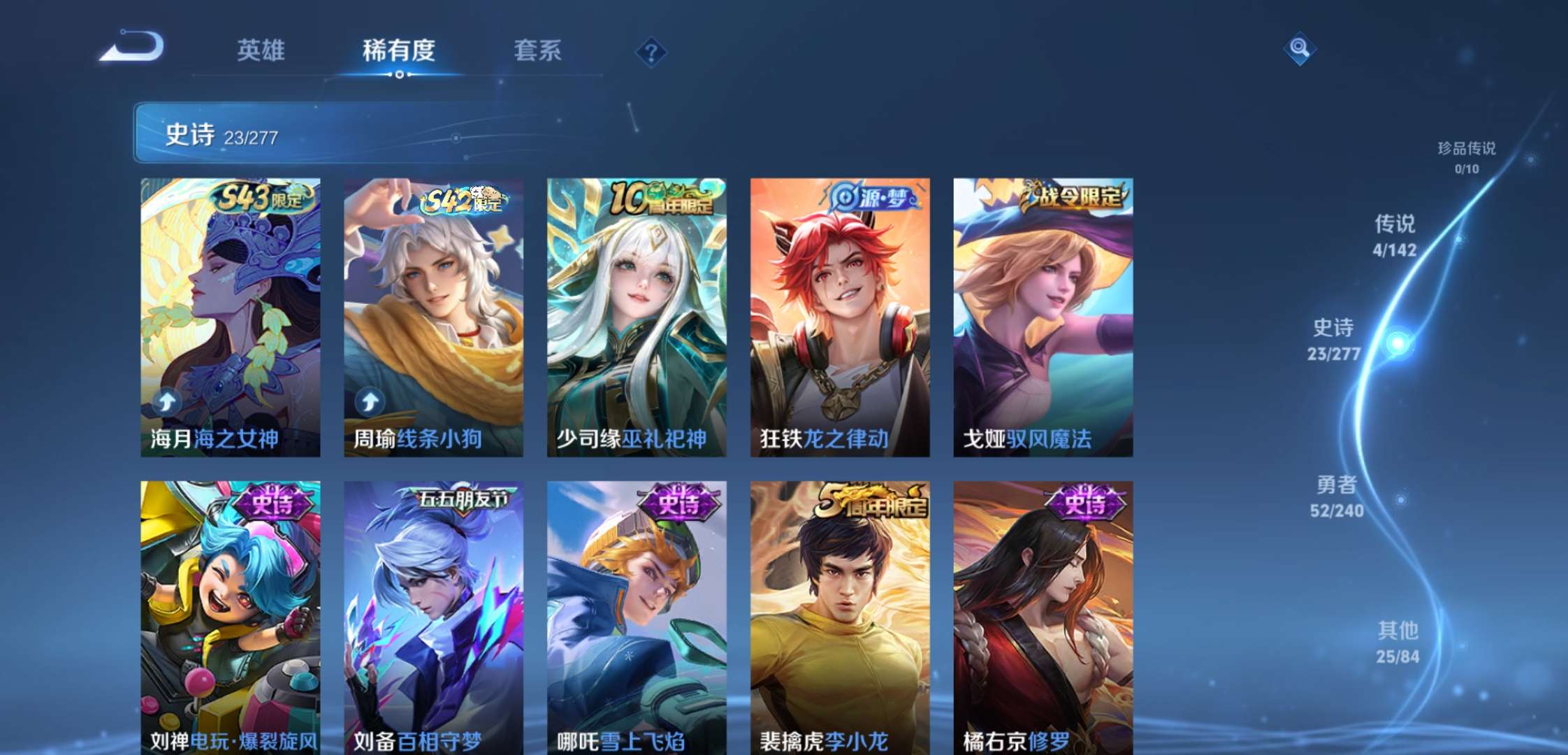
Task: Switch to the 英雄 tab
Action: [261, 50]
